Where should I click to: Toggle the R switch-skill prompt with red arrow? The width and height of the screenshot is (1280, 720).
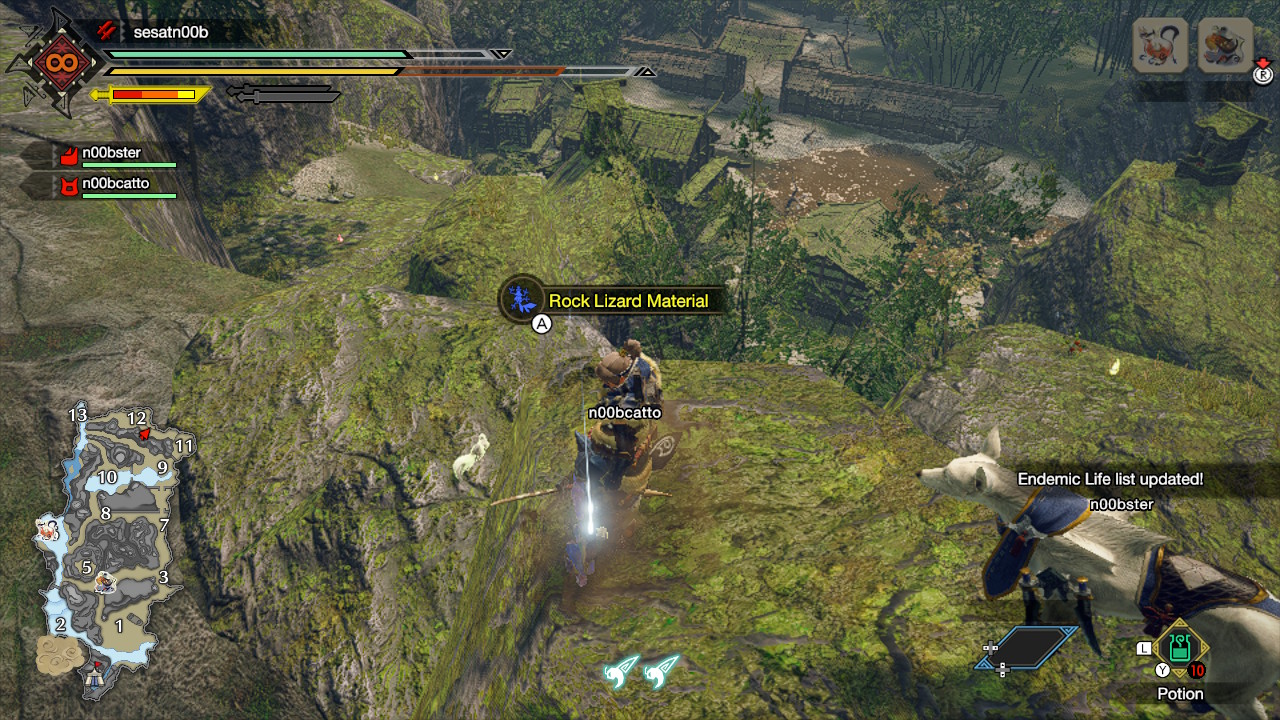point(1262,75)
